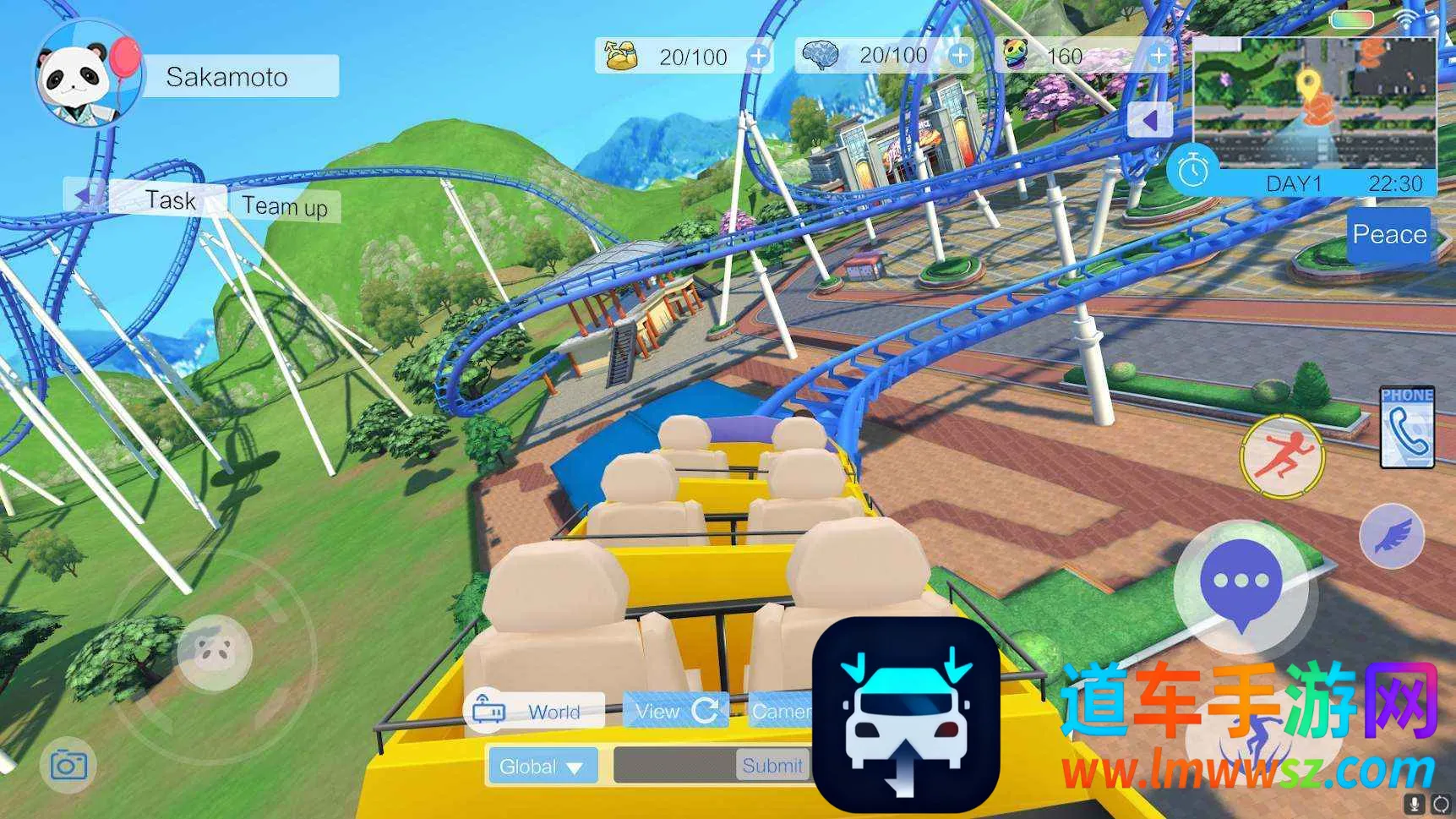The image size is (1456, 819).
Task: Open the Task tab
Action: [x=170, y=200]
